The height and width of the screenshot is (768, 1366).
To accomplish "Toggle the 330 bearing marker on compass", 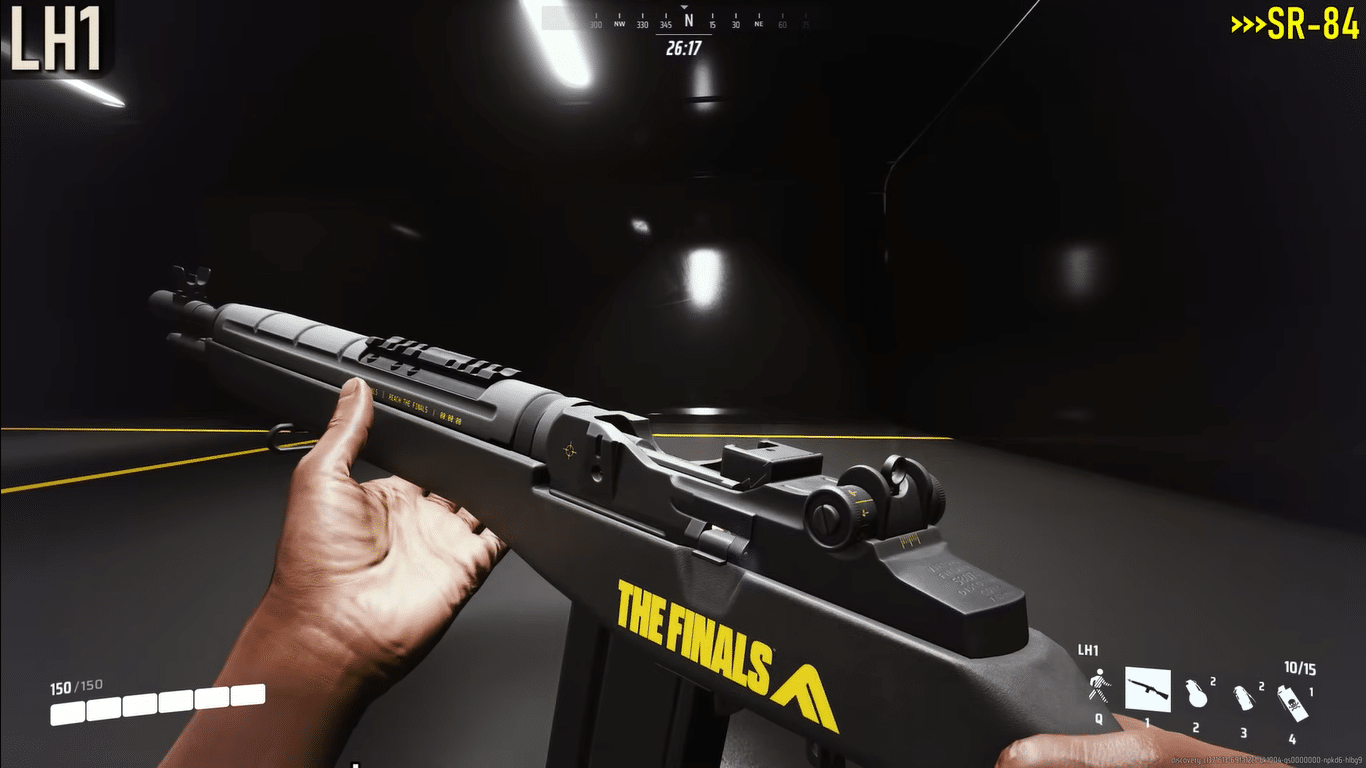I will tap(642, 24).
